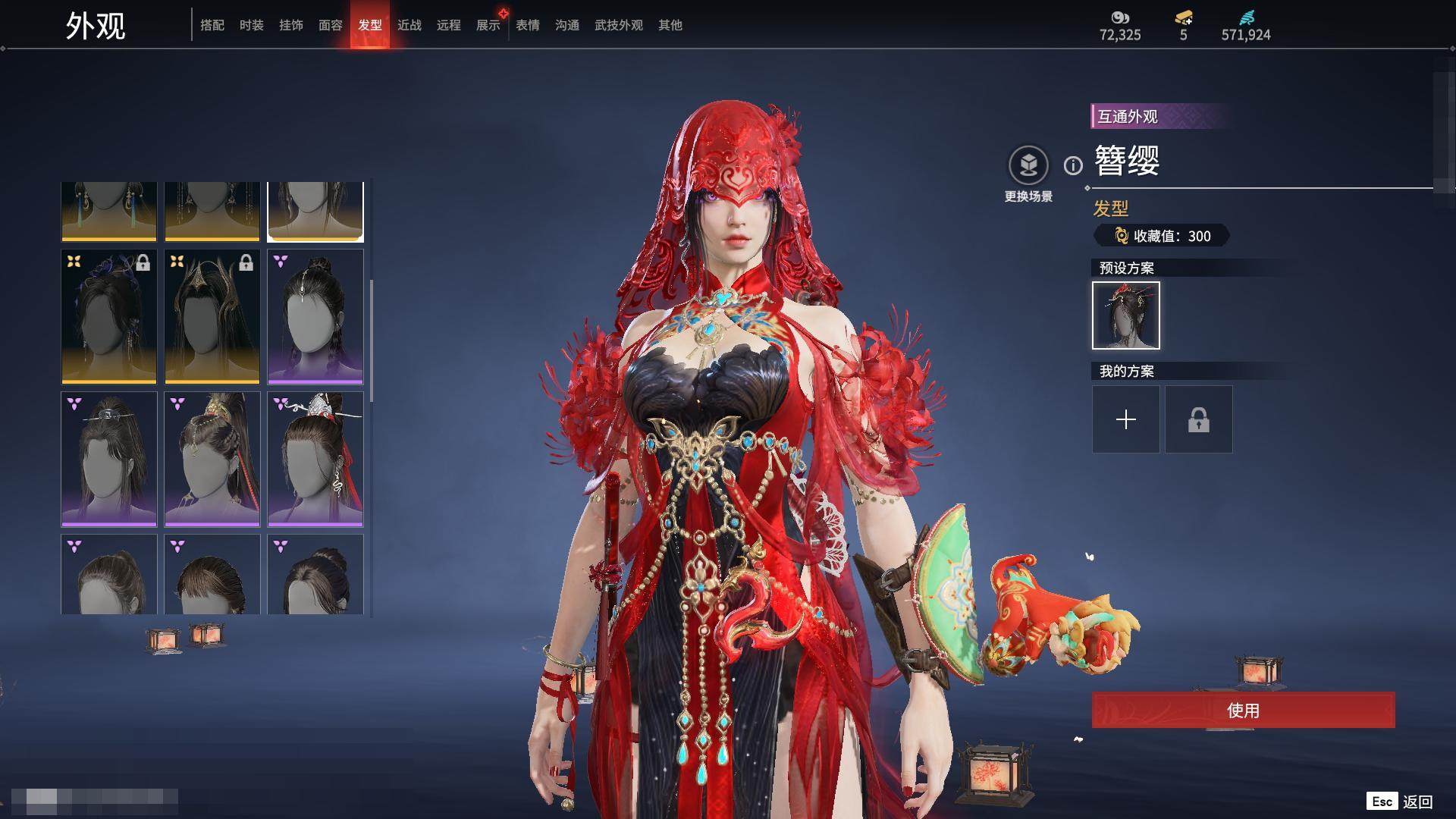
Task: Switch to the 沟通 tab
Action: tap(567, 25)
